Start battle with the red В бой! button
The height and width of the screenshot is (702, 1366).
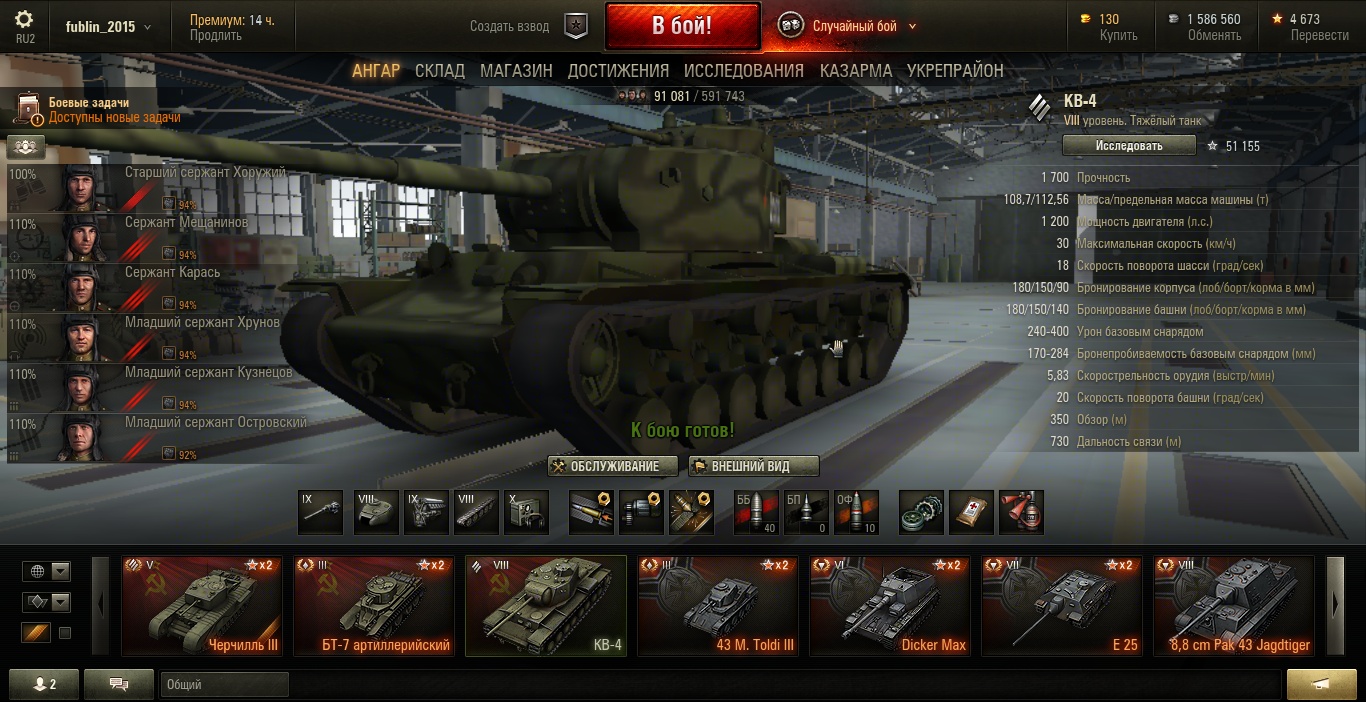point(681,26)
